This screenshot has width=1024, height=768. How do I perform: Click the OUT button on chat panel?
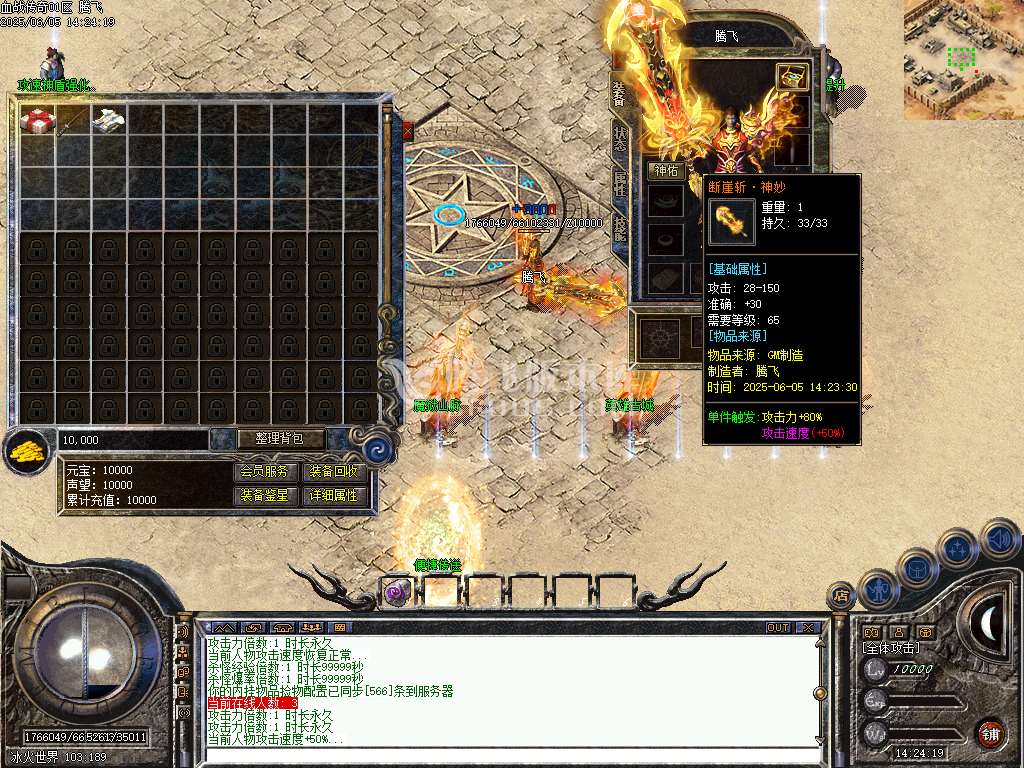click(778, 628)
